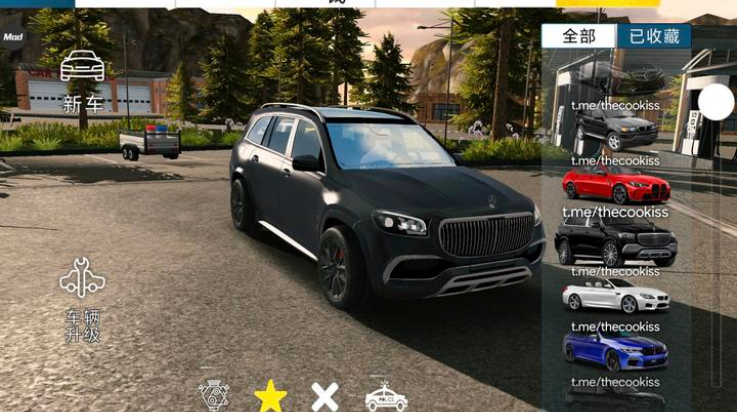
Task: Open the 新车 new car menu
Action: click(x=82, y=78)
